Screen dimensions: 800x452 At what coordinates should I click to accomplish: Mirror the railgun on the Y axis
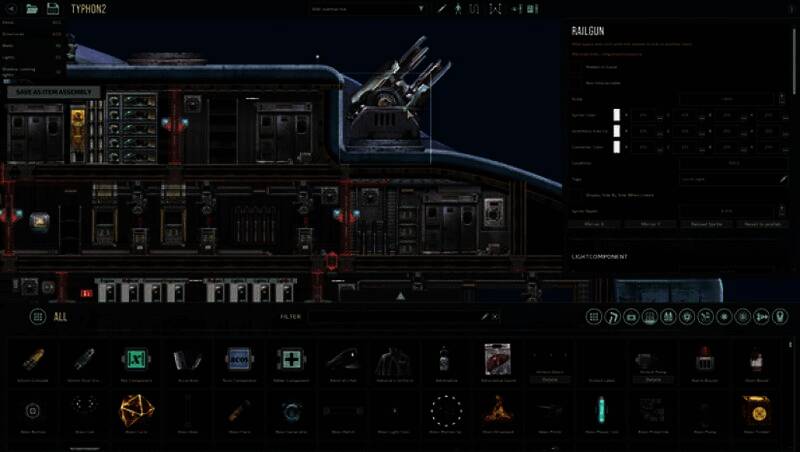point(650,224)
